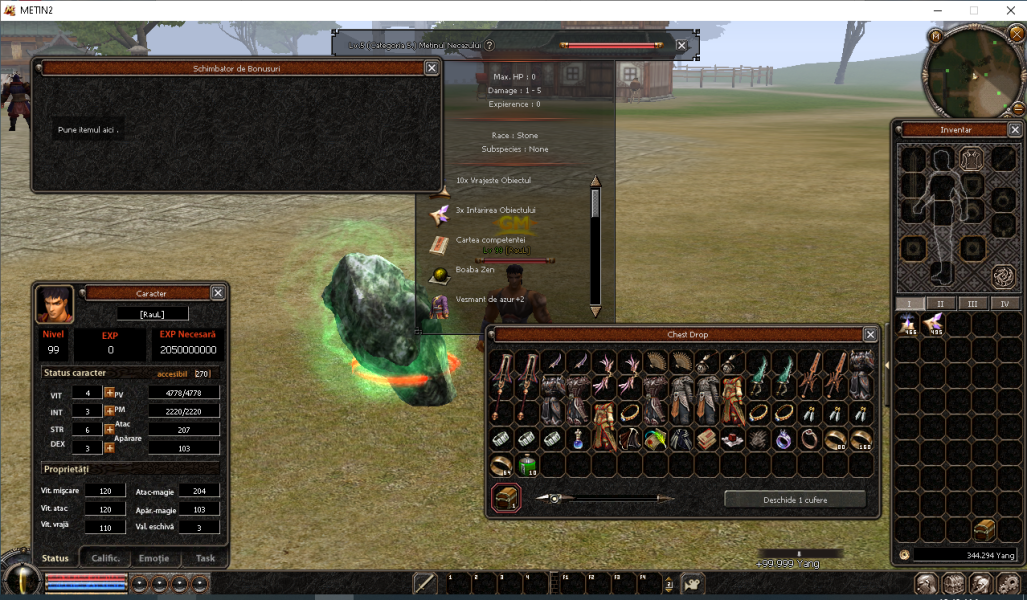Click the chest icon in Chest Drop window
Image resolution: width=1027 pixels, height=600 pixels.
click(x=506, y=497)
